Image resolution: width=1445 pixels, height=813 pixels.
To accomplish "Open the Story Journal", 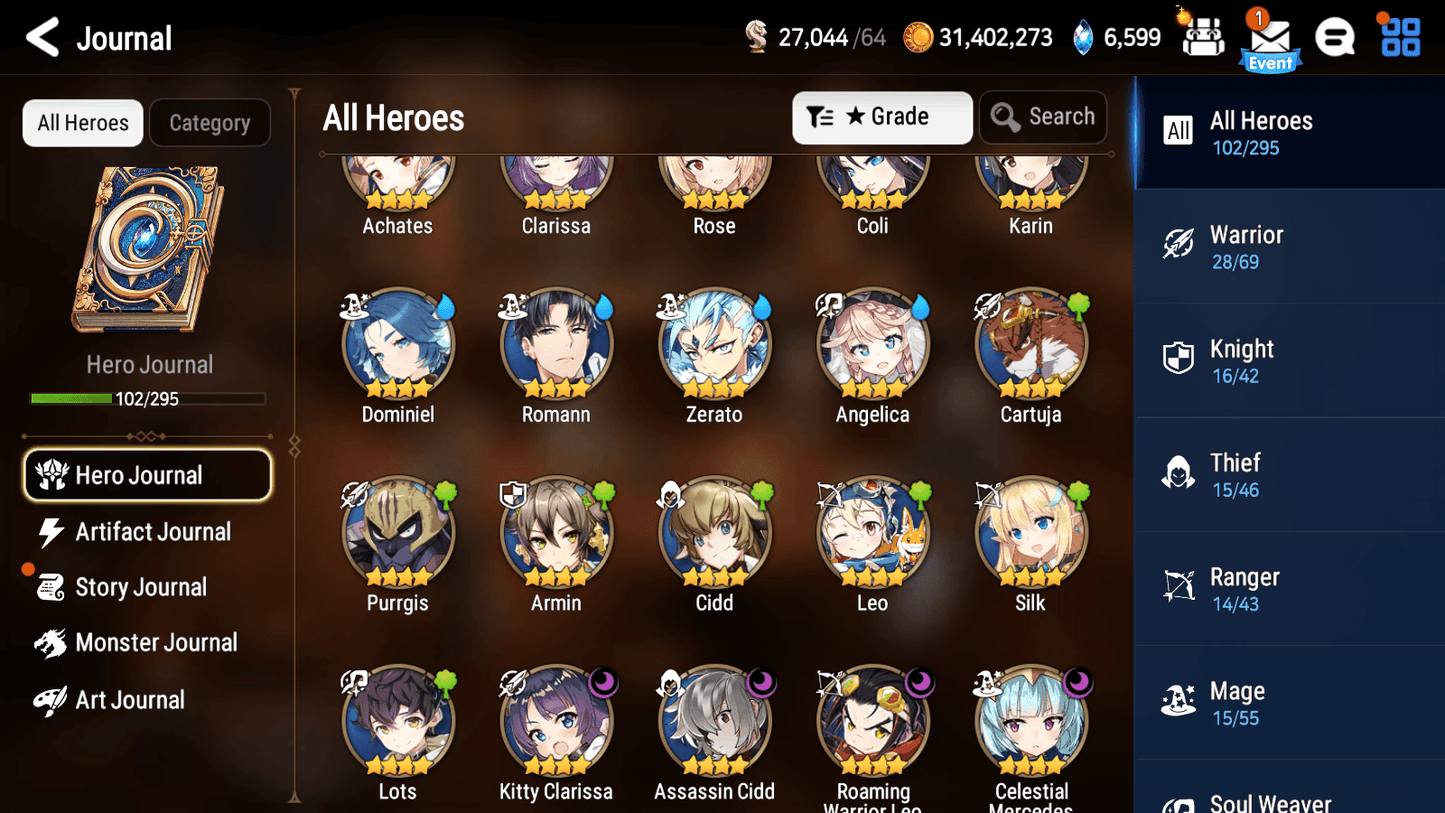I will point(143,587).
